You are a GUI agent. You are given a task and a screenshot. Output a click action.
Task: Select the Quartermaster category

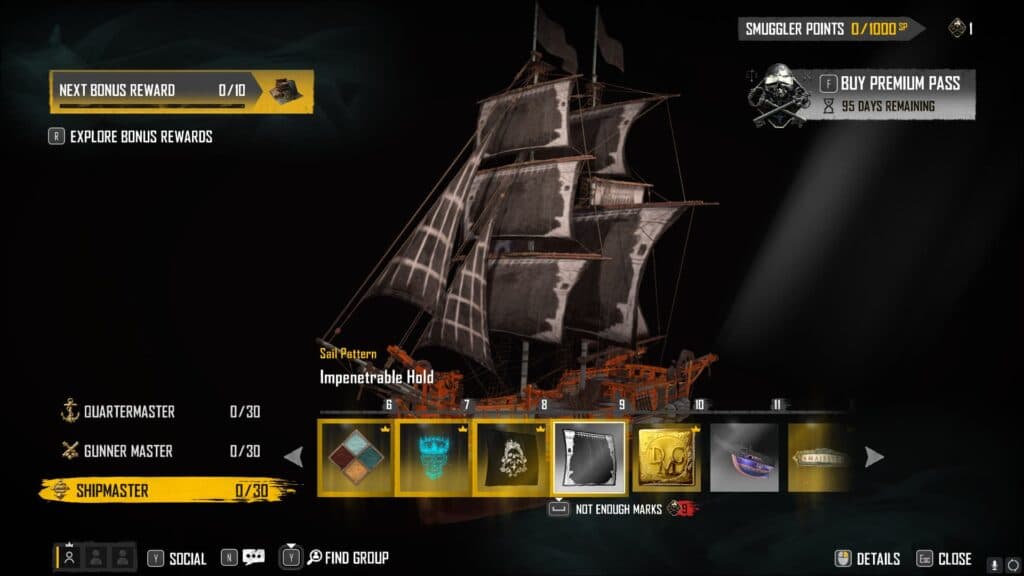(131, 412)
